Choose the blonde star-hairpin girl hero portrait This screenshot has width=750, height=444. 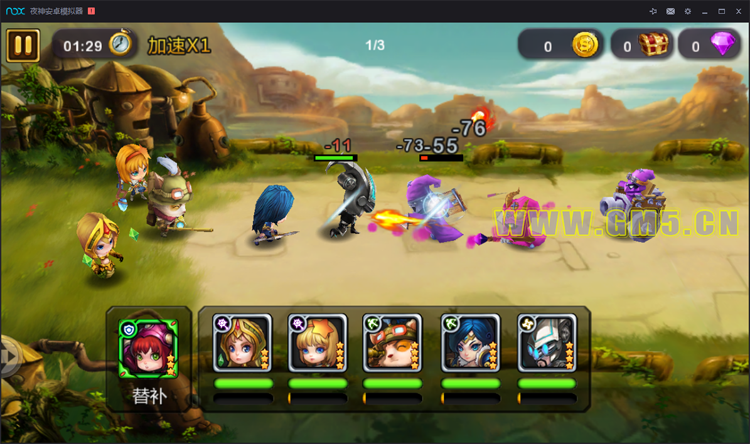(x=317, y=343)
